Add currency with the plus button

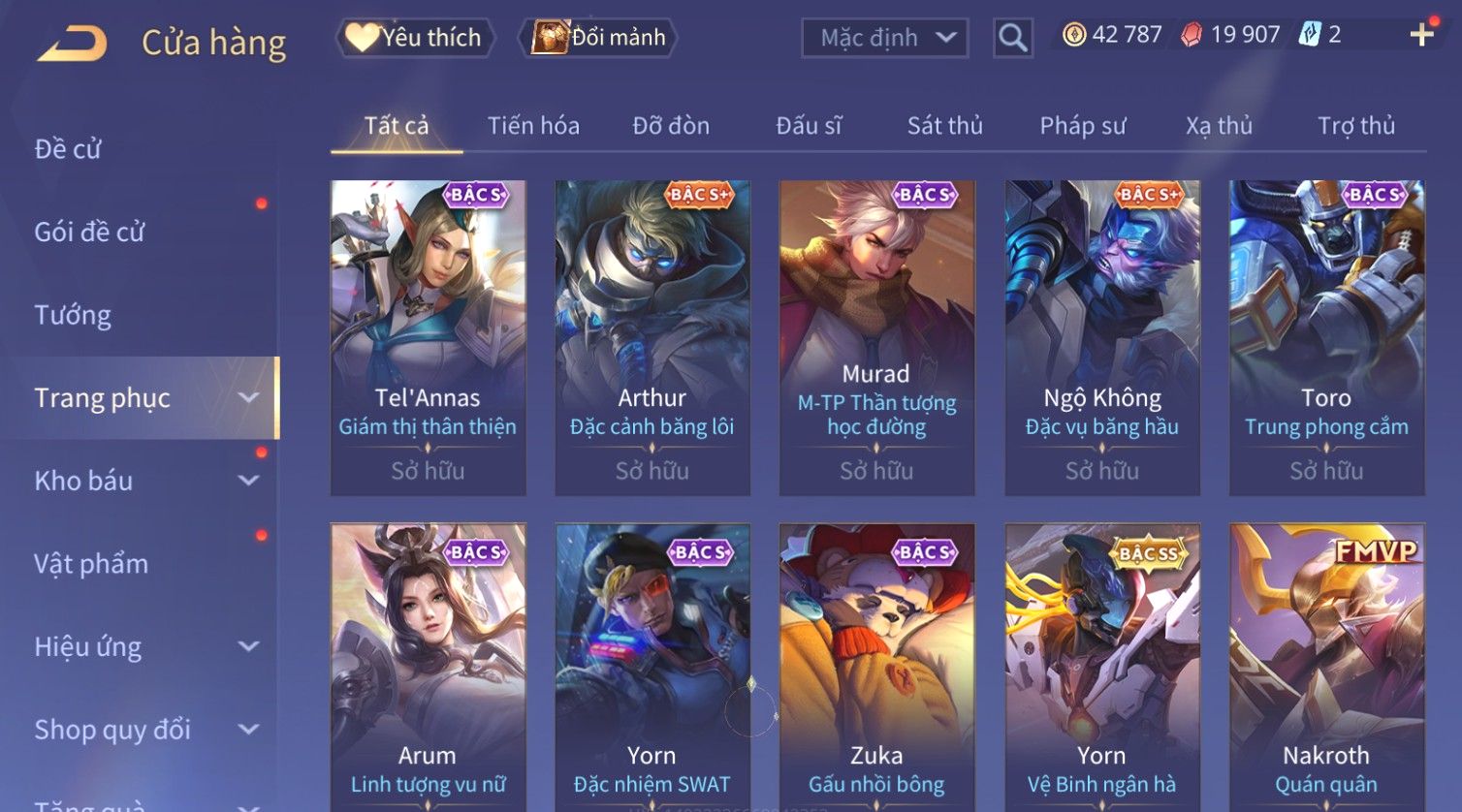coord(1421,36)
